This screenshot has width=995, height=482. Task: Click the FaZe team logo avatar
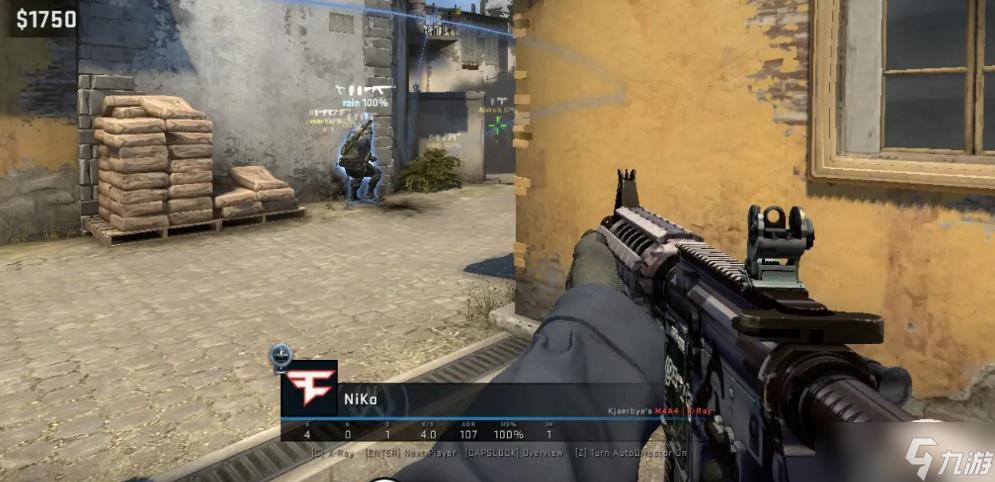point(308,388)
